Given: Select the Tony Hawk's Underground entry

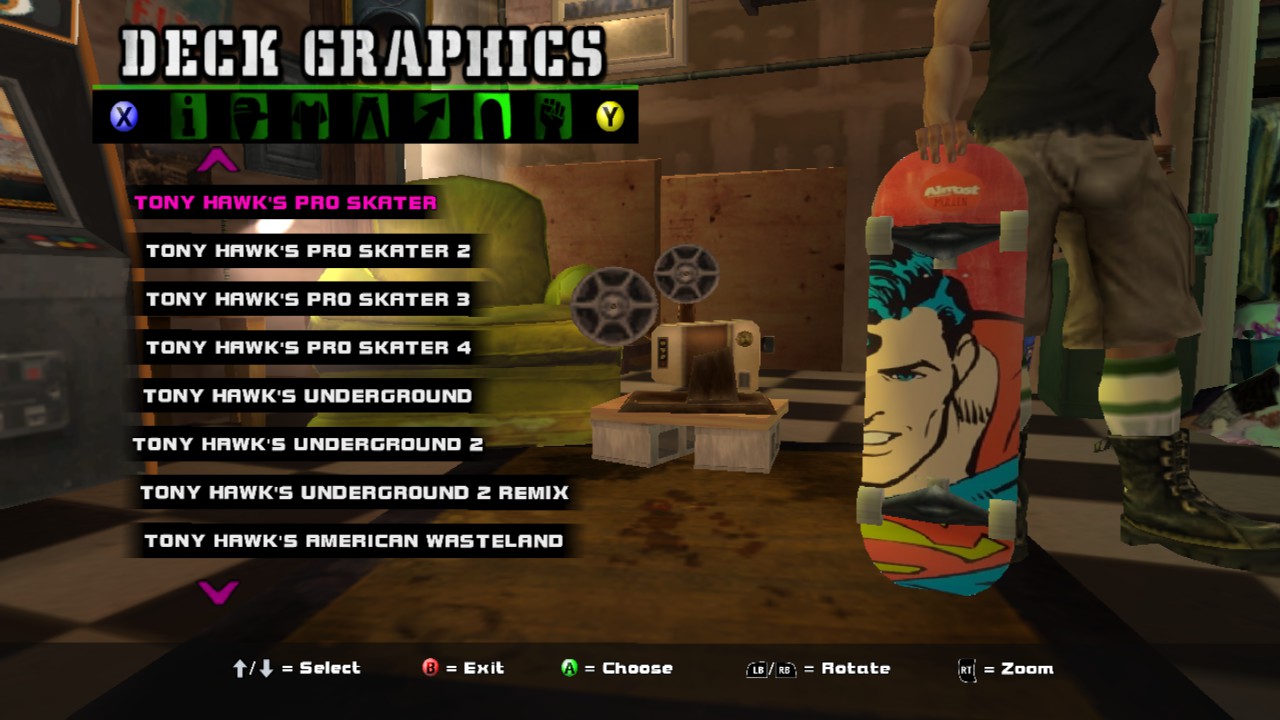Looking at the screenshot, I should click(307, 396).
